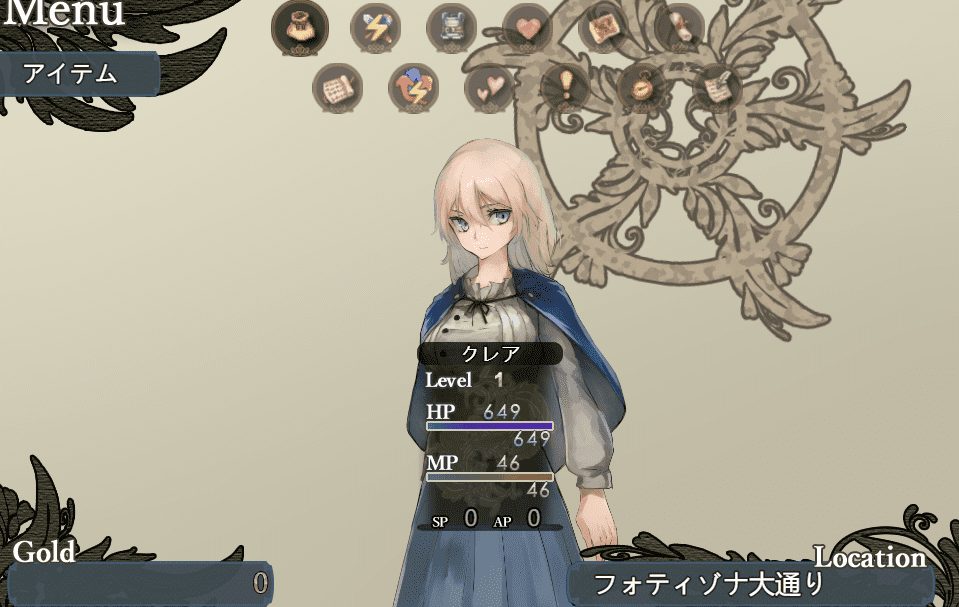The width and height of the screenshot is (959, 607).
Task: Select the pocket watch icon
Action: 641,88
